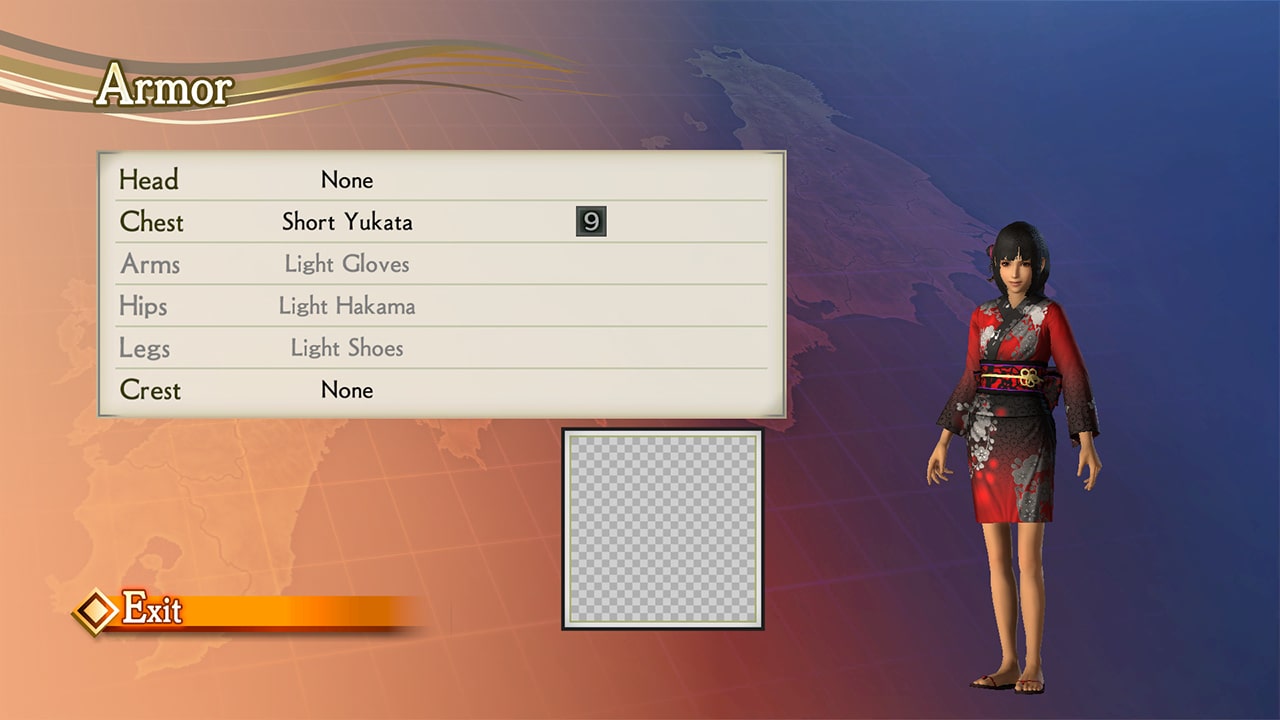Select the diamond icon next to Exit
This screenshot has height=720, width=1280.
point(97,608)
